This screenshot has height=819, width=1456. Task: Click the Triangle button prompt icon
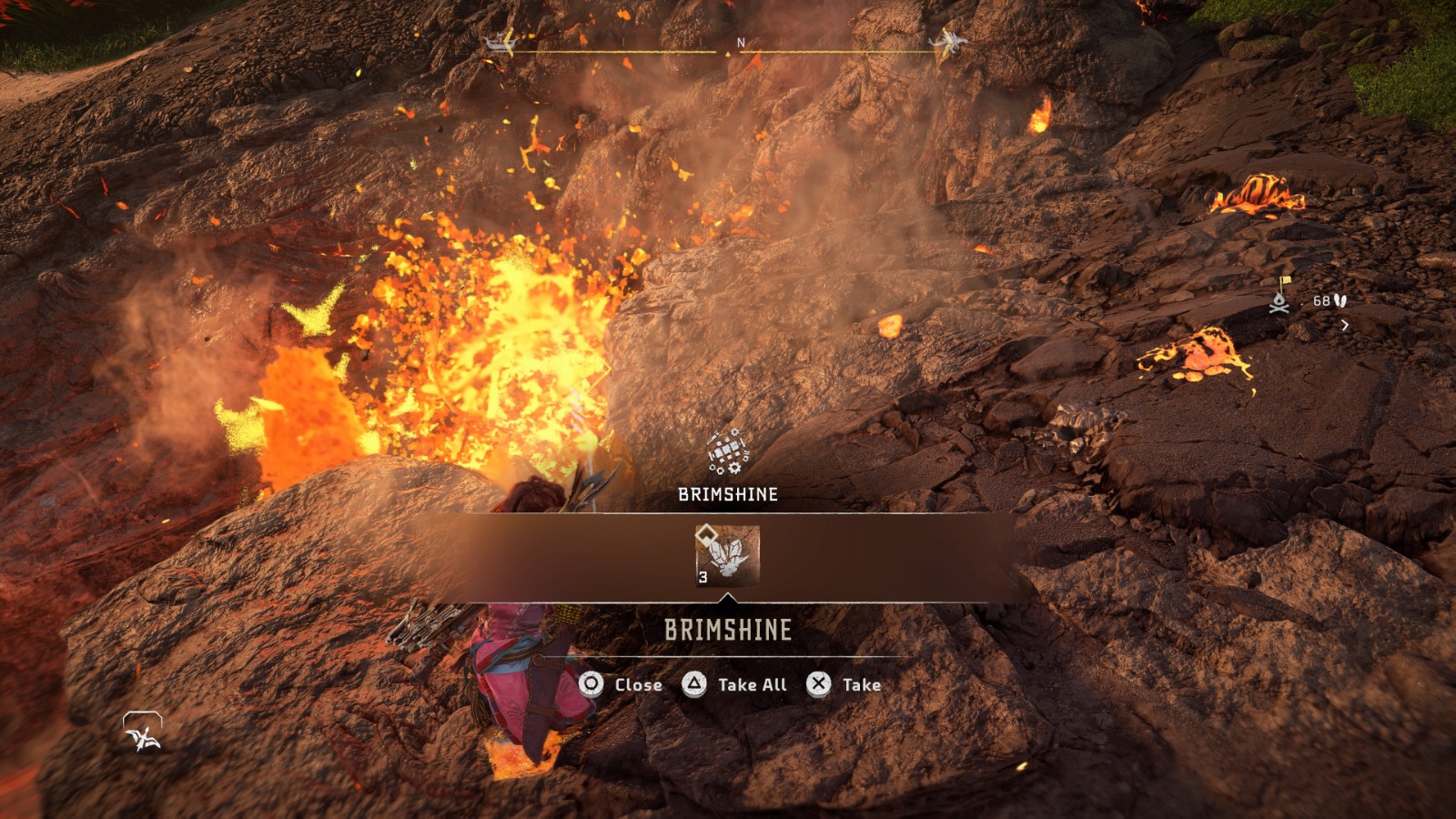tap(693, 684)
